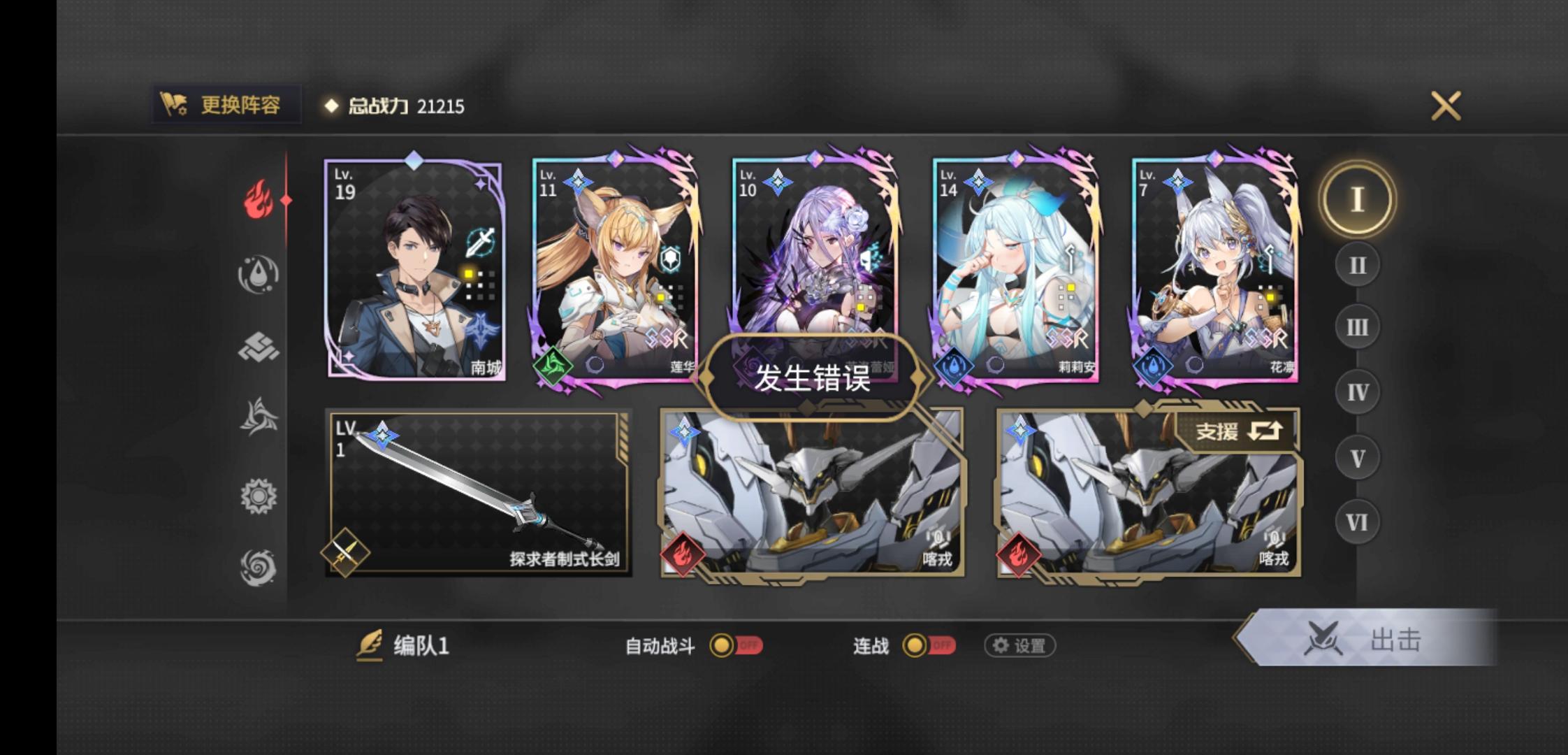Viewport: 1568px width, 755px height.
Task: Click the quill icon beside 编队1
Action: (370, 645)
